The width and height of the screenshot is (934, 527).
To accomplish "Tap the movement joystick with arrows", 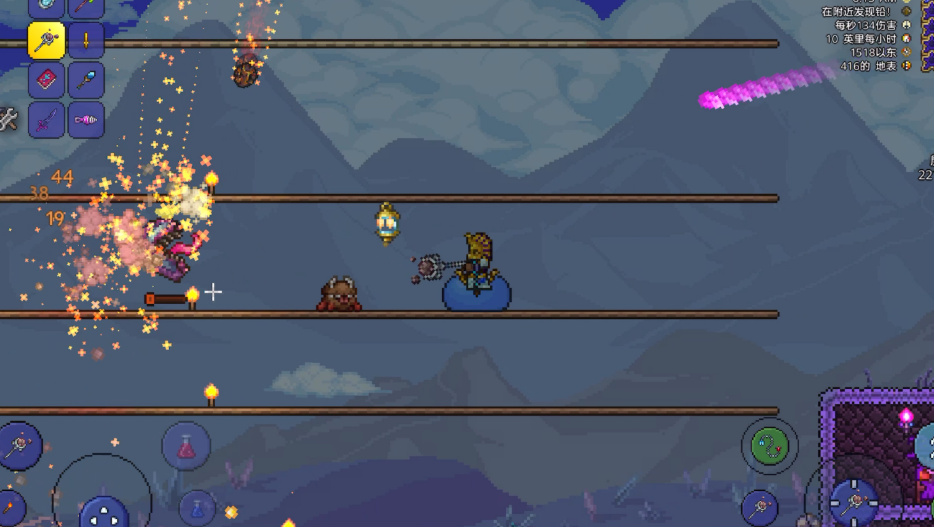I will point(103,513).
